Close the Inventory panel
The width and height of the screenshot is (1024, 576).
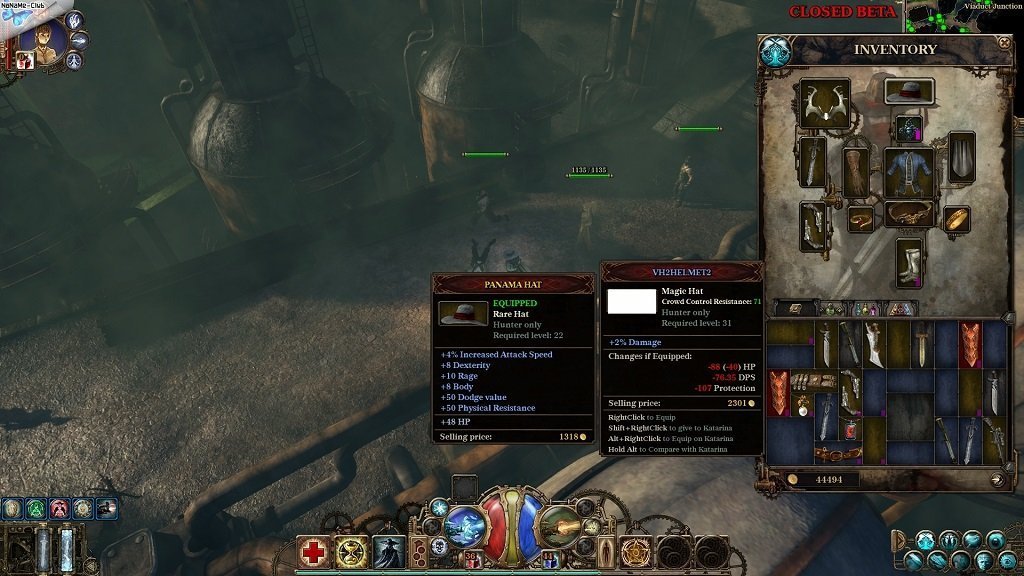click(x=1004, y=43)
